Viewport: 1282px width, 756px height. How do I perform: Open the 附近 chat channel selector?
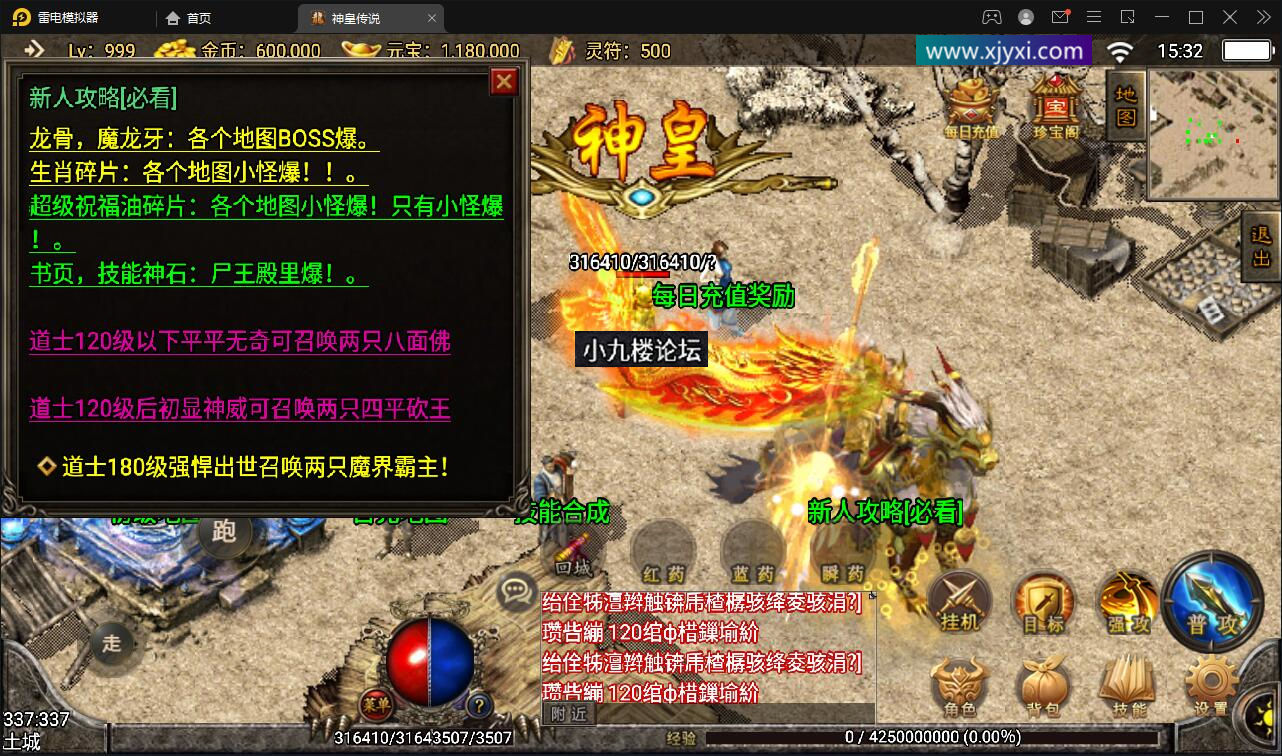click(567, 714)
